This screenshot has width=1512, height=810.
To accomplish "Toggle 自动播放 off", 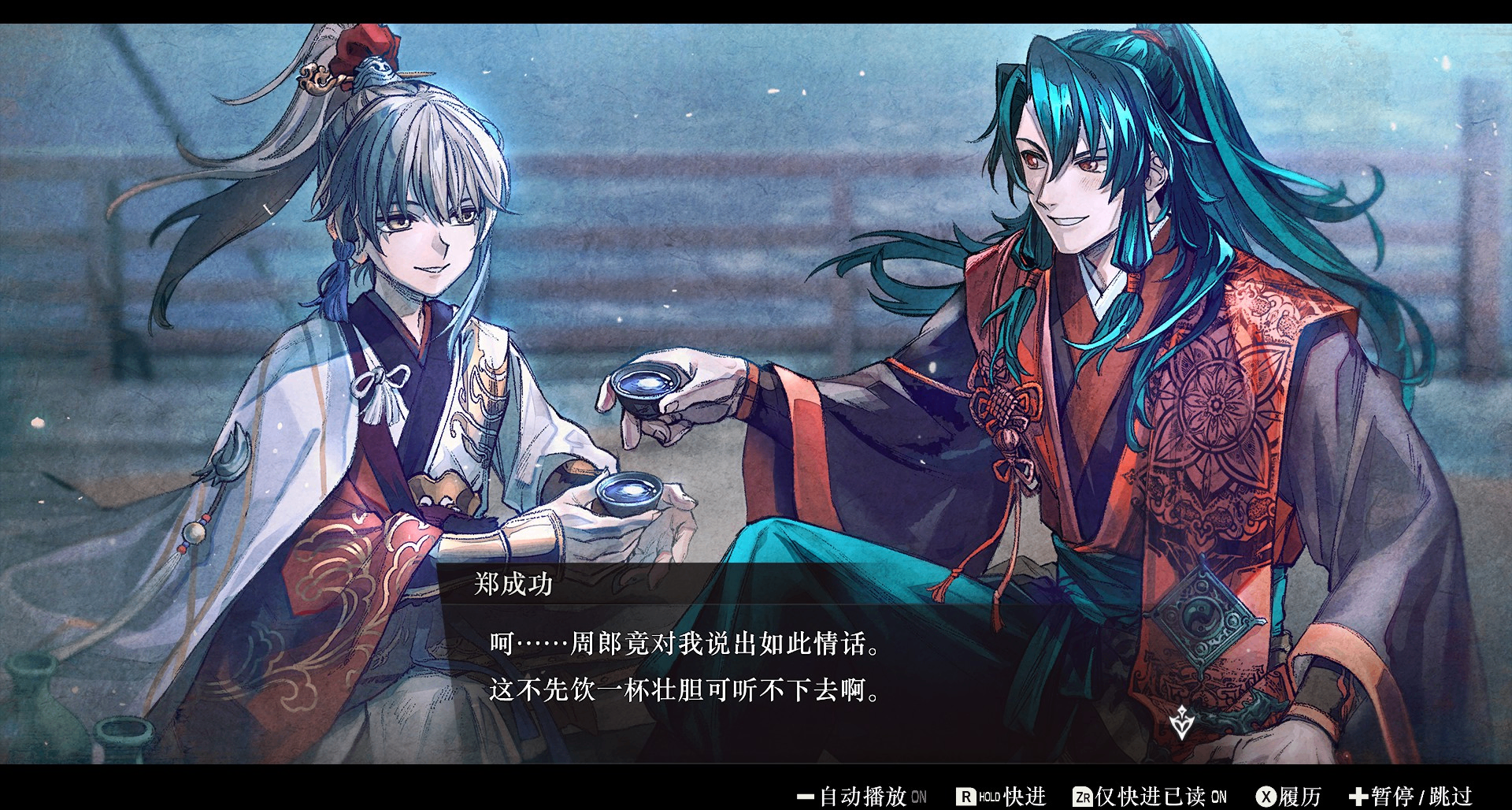I will [x=864, y=796].
